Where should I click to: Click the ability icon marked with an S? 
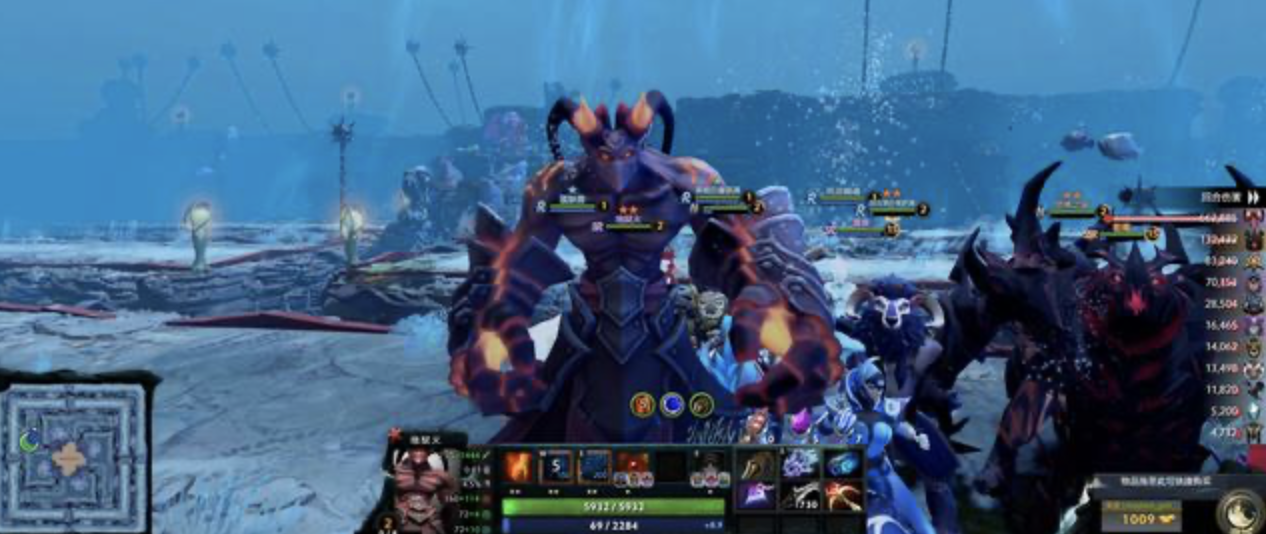(556, 467)
